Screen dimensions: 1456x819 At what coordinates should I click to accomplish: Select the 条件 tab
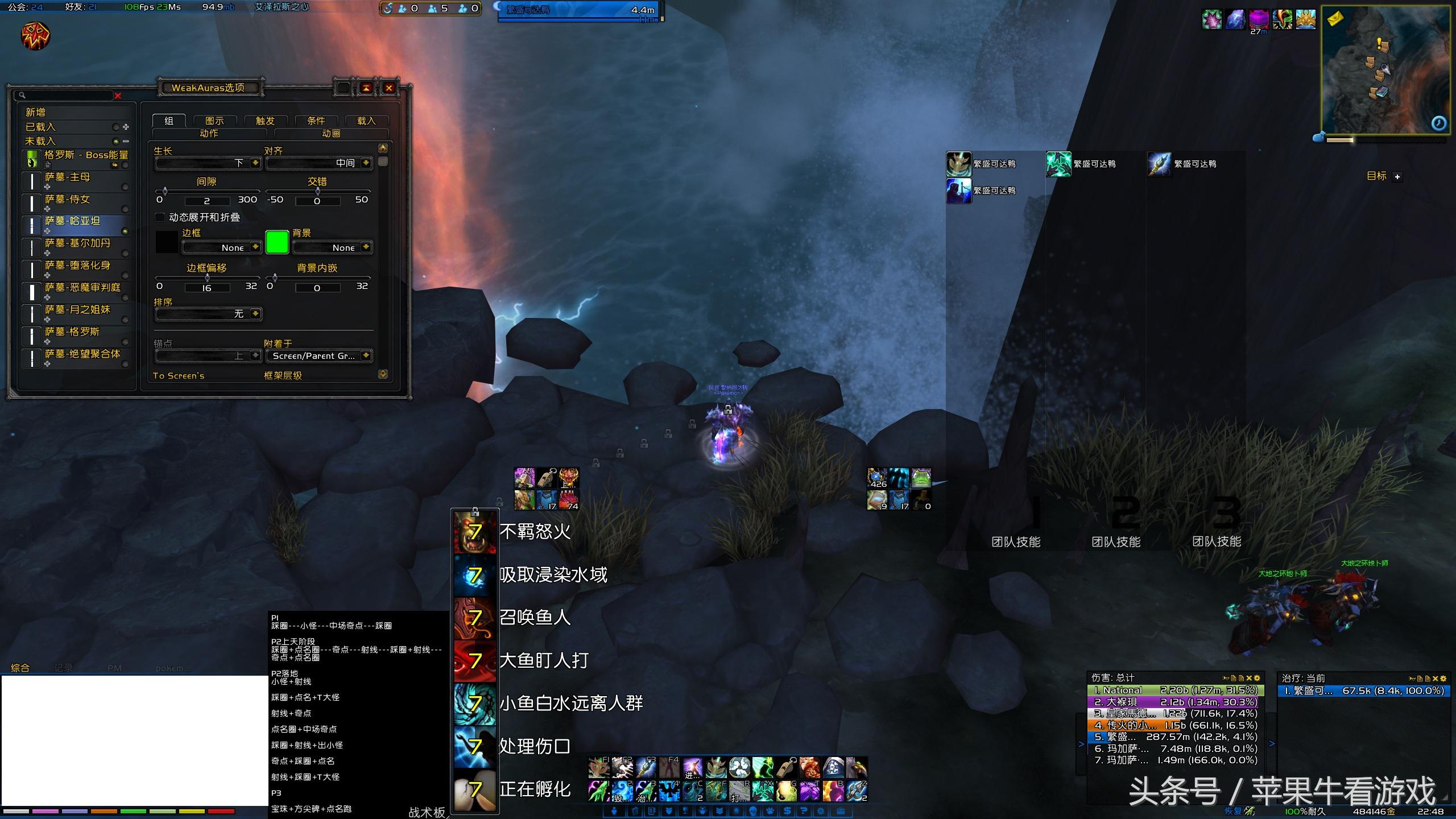[316, 121]
